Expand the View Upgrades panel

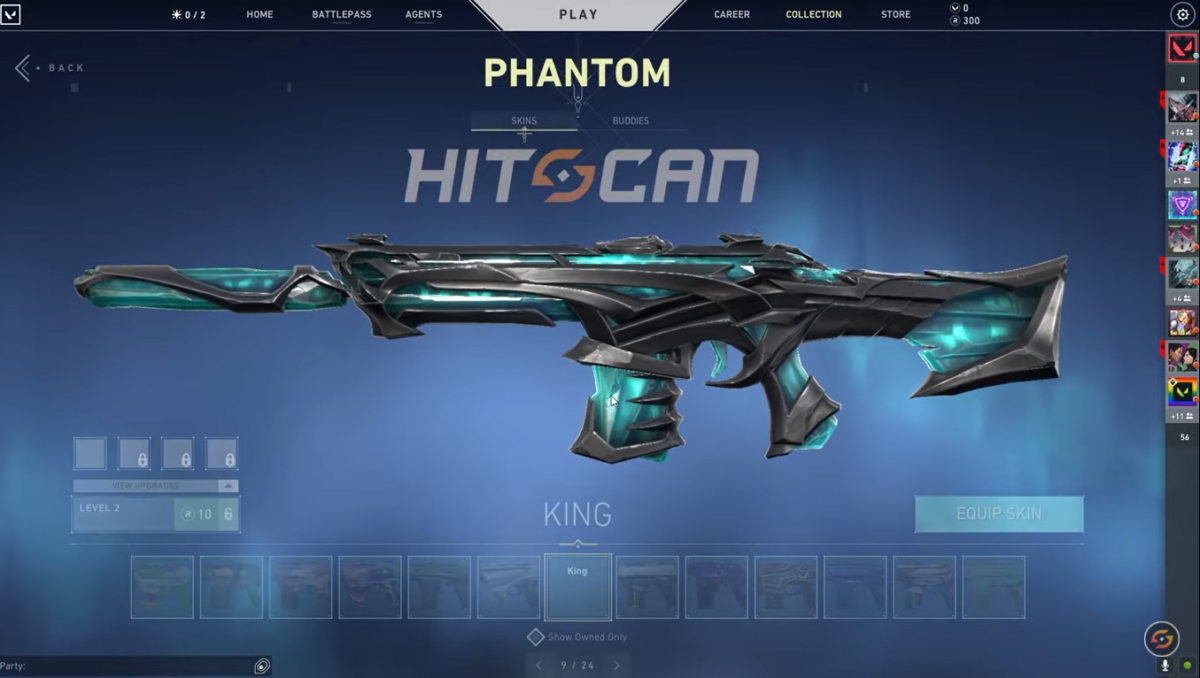[156, 486]
